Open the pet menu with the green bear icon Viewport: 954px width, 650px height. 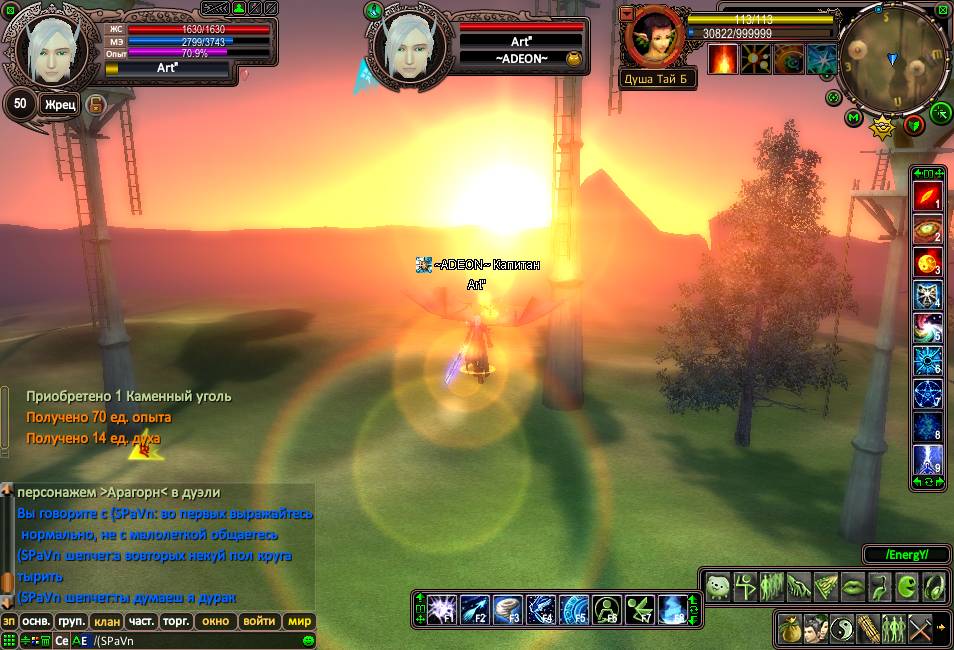[717, 587]
